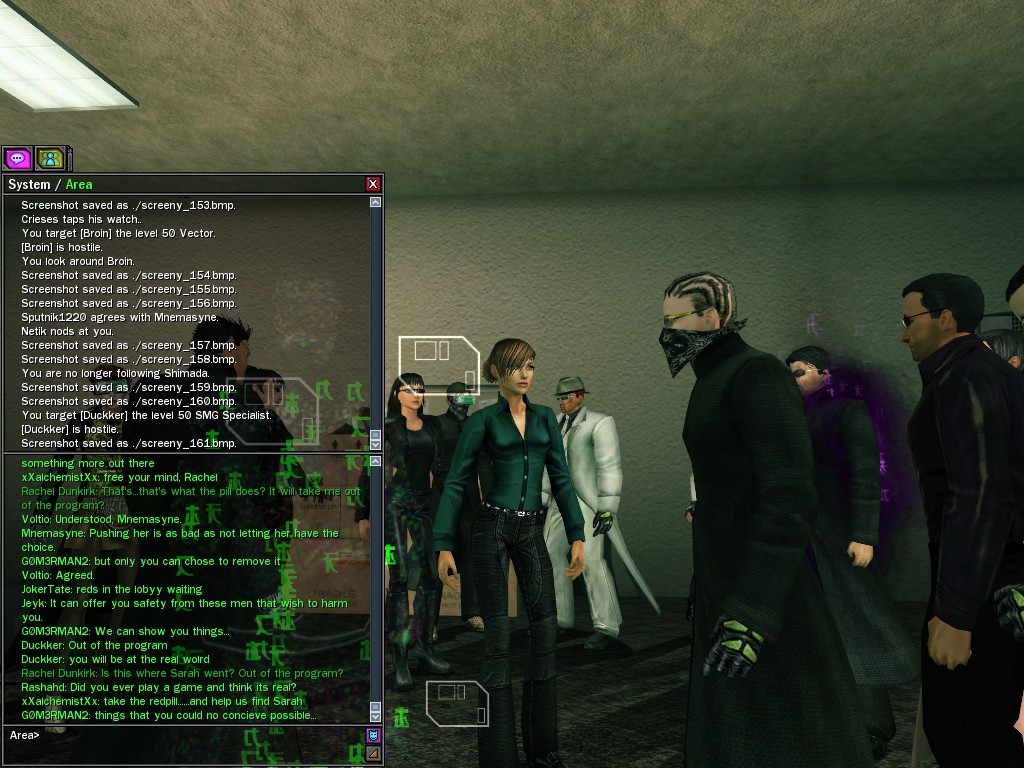Click the up arrow on the system log scrollbar
Viewport: 1024px width, 768px height.
[376, 202]
